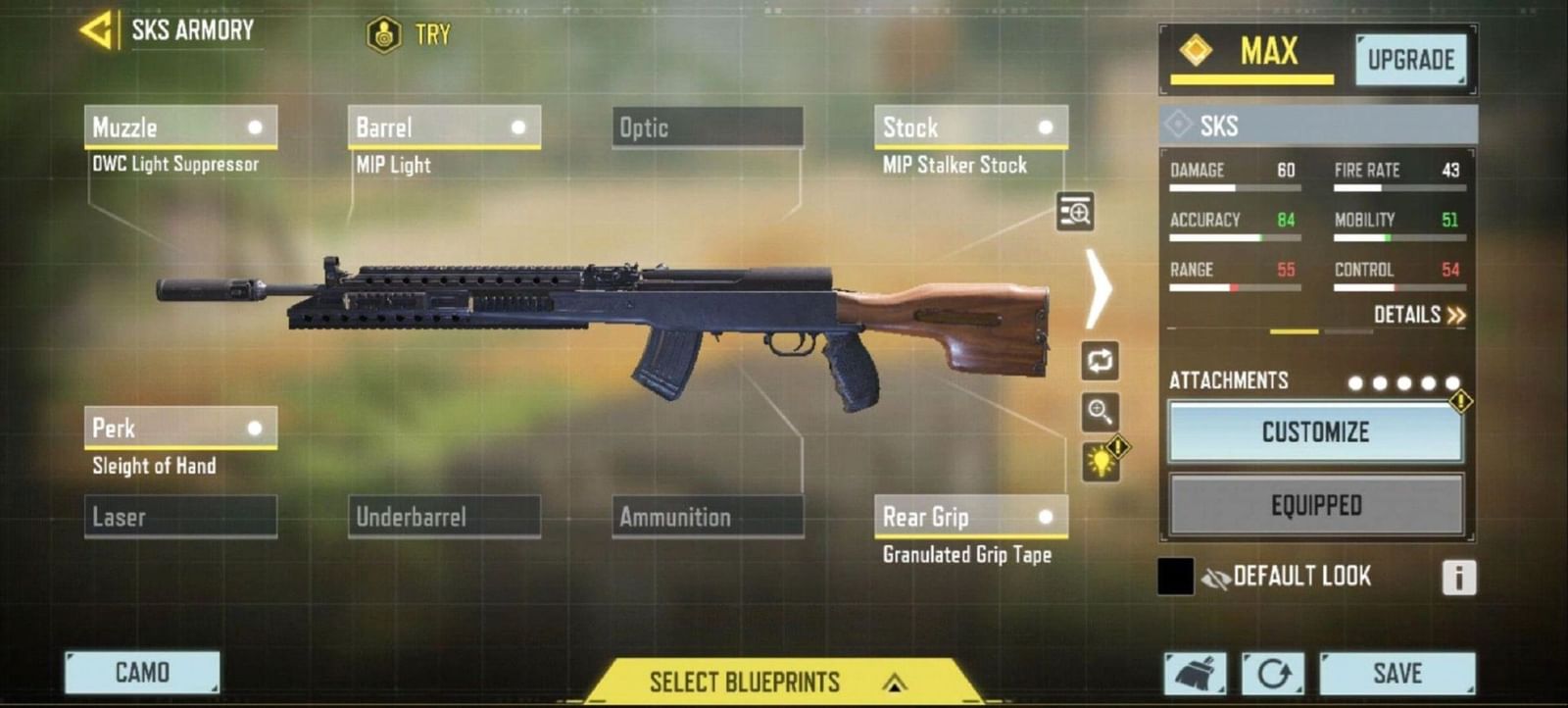Toggle the Muzzle attachment slot indicator
Image resolution: width=1568 pixels, height=708 pixels.
coord(257,126)
